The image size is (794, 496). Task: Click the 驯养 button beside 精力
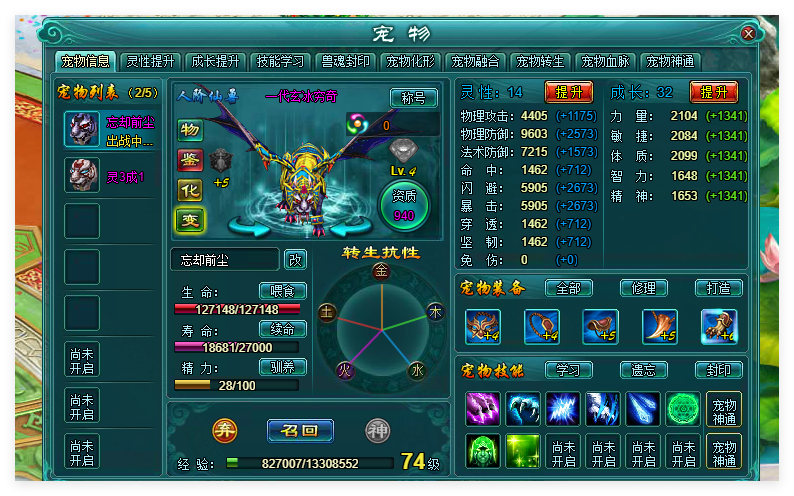282,367
